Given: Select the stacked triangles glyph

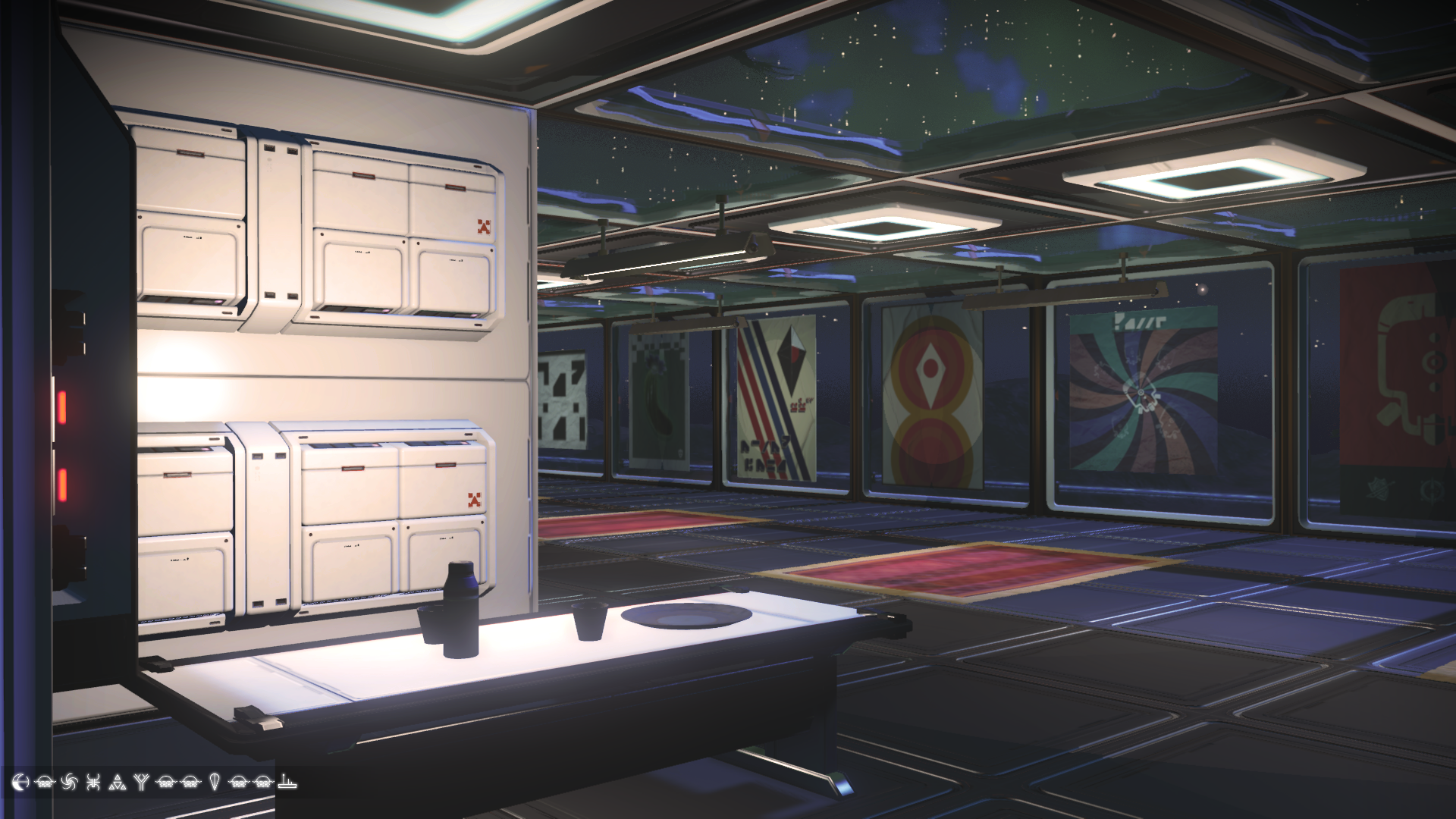Looking at the screenshot, I should coord(118,783).
